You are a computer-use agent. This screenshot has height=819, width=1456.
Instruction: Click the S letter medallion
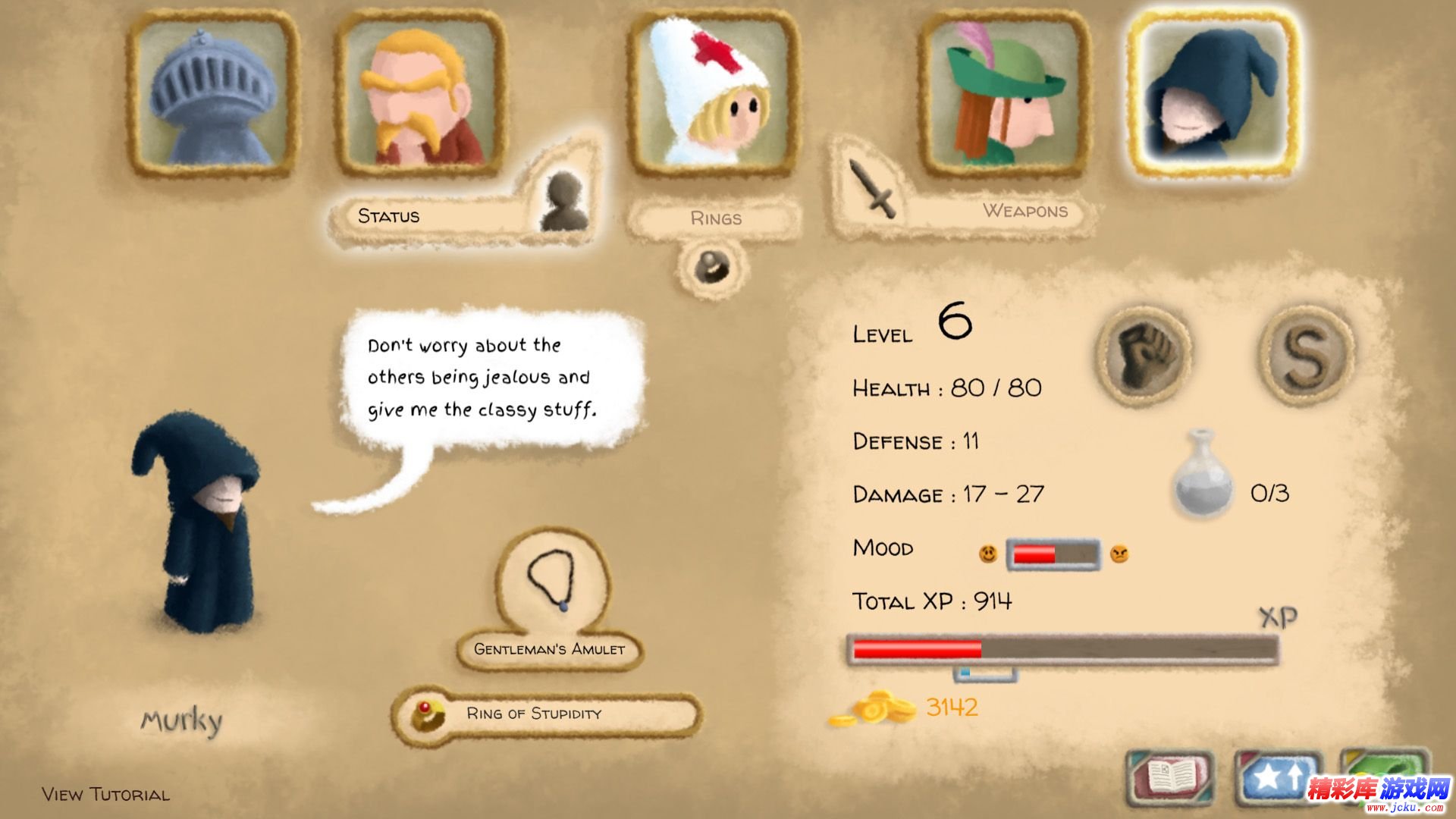pos(1306,353)
